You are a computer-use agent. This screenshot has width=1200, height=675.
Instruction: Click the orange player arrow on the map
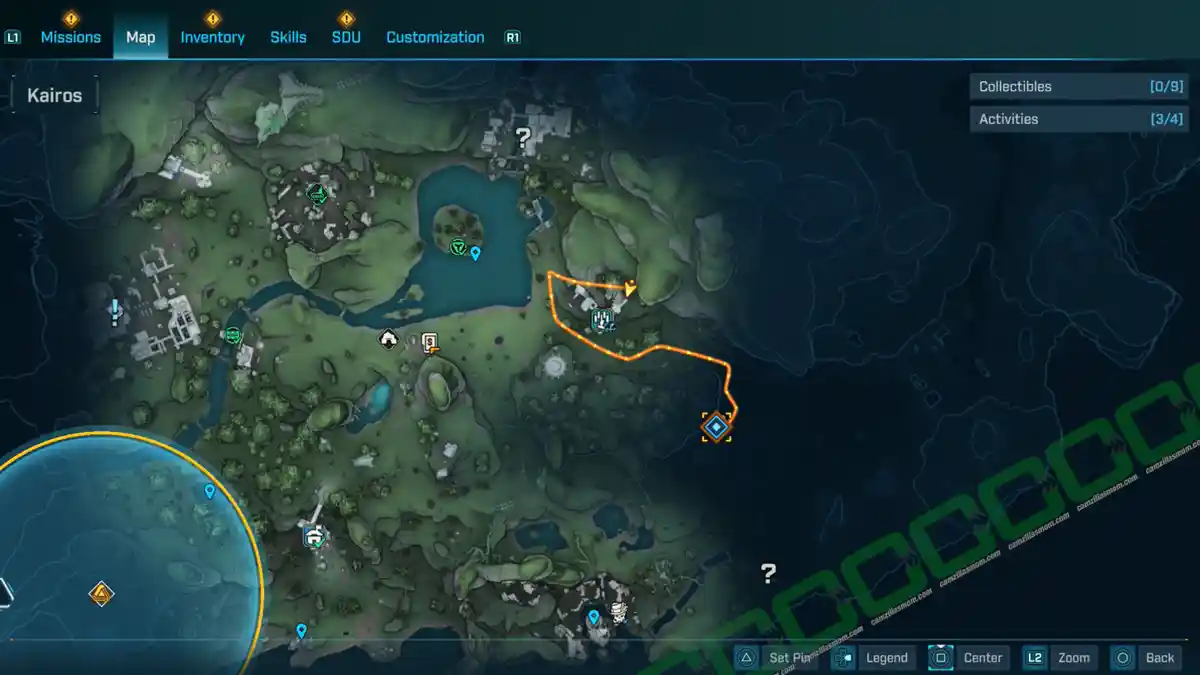tap(629, 288)
